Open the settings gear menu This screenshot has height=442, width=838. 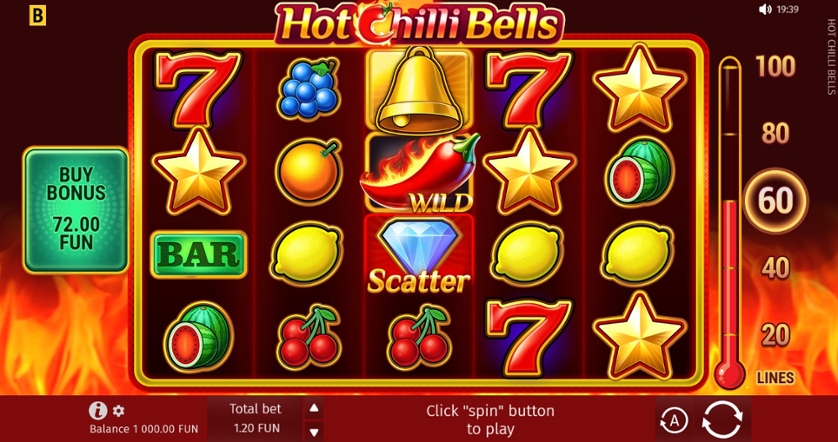(119, 411)
